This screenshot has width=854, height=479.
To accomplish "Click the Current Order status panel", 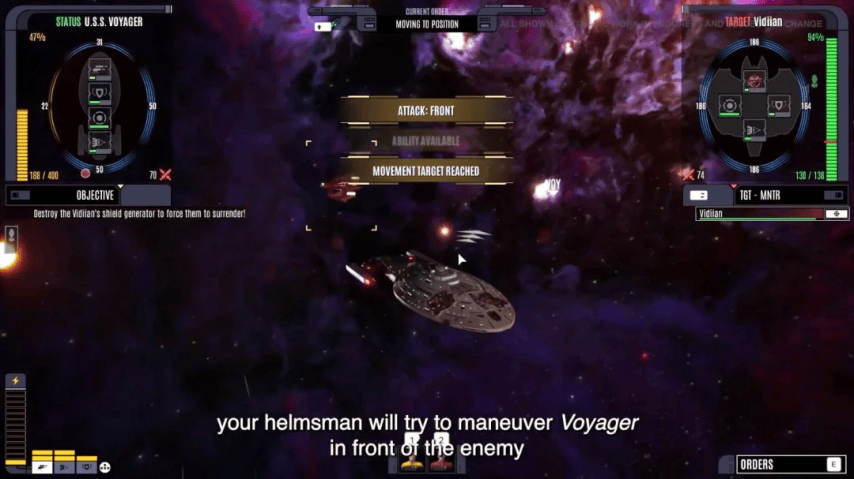I will click(427, 19).
